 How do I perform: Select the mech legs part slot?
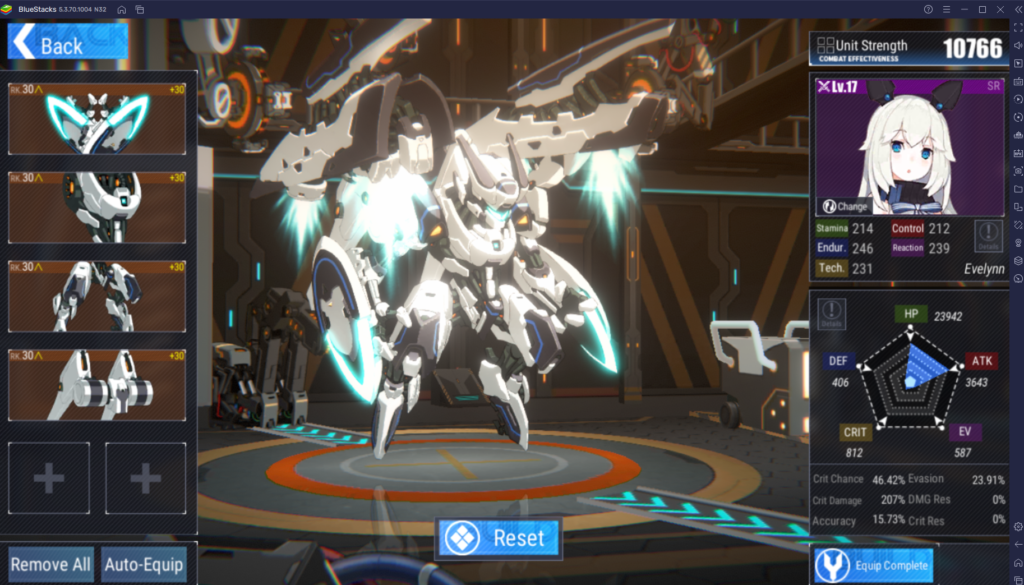click(x=97, y=296)
